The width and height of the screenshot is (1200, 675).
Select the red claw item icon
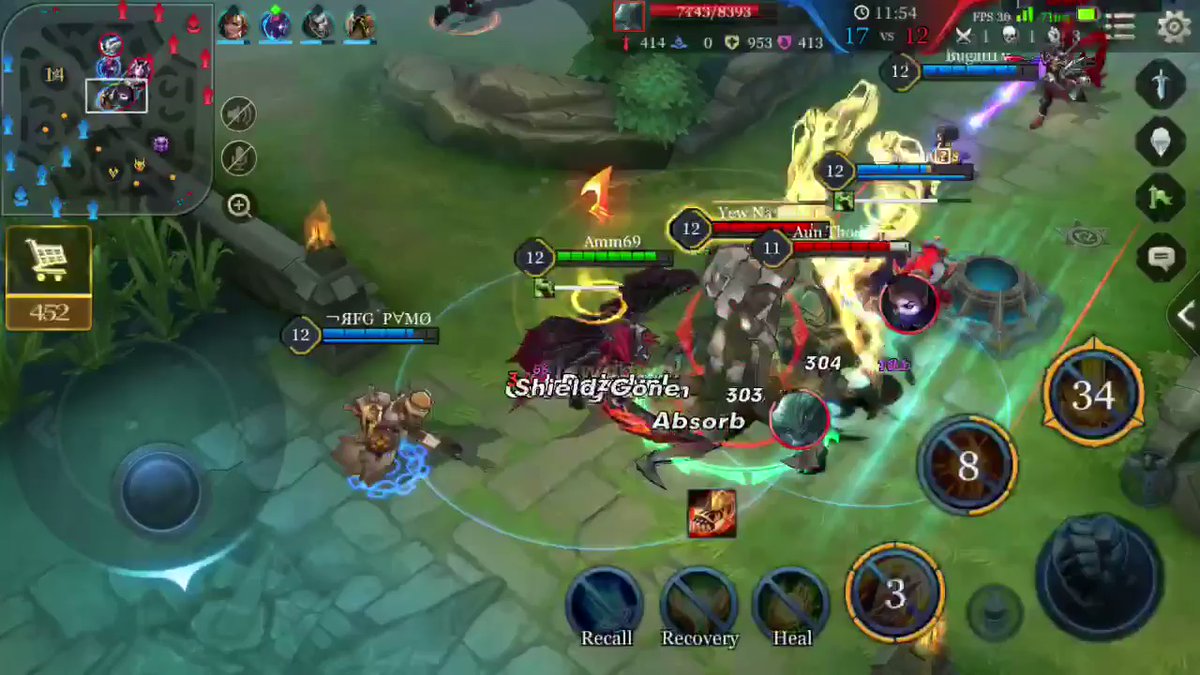(711, 512)
